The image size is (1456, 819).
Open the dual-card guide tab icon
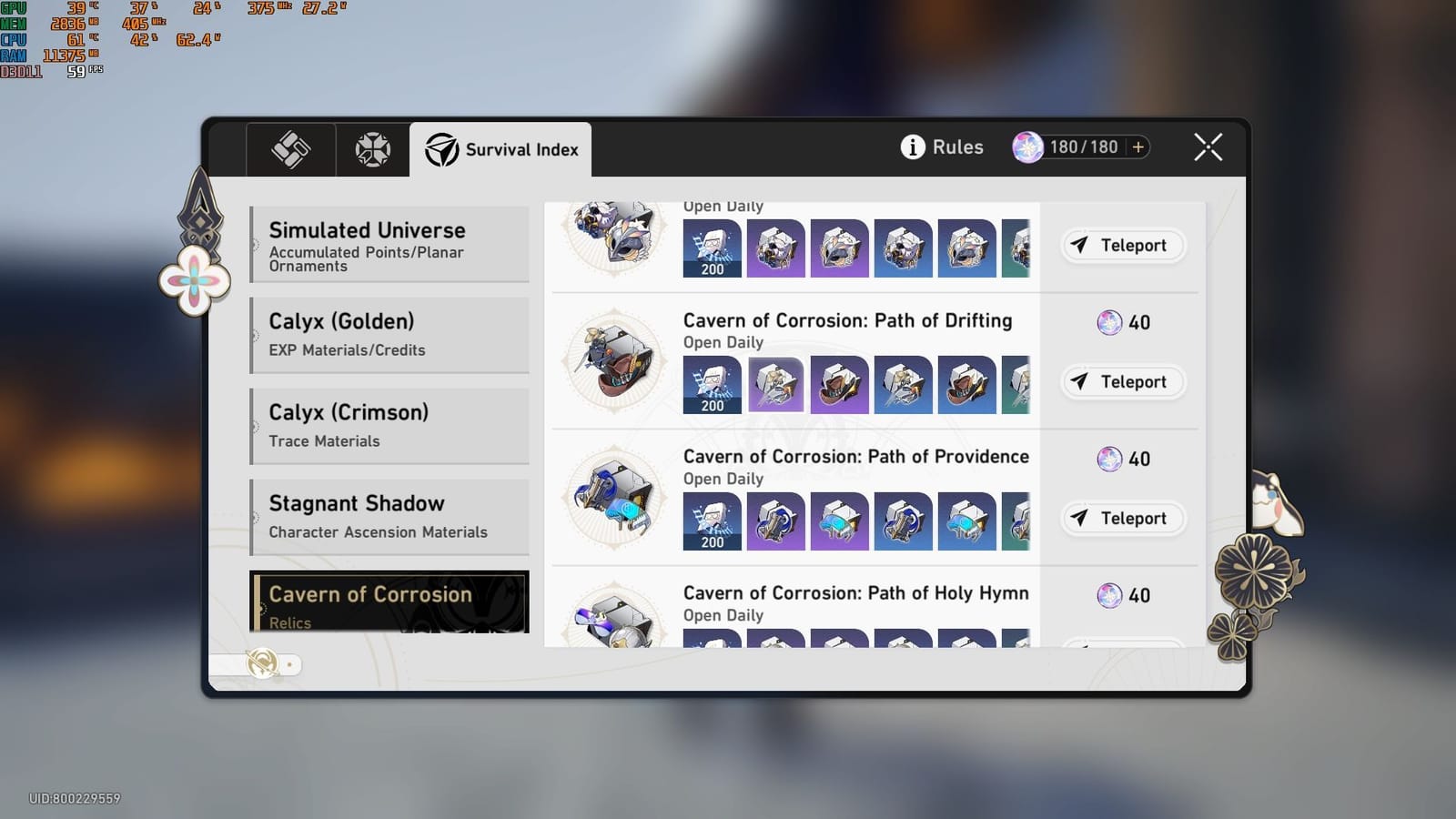(289, 148)
